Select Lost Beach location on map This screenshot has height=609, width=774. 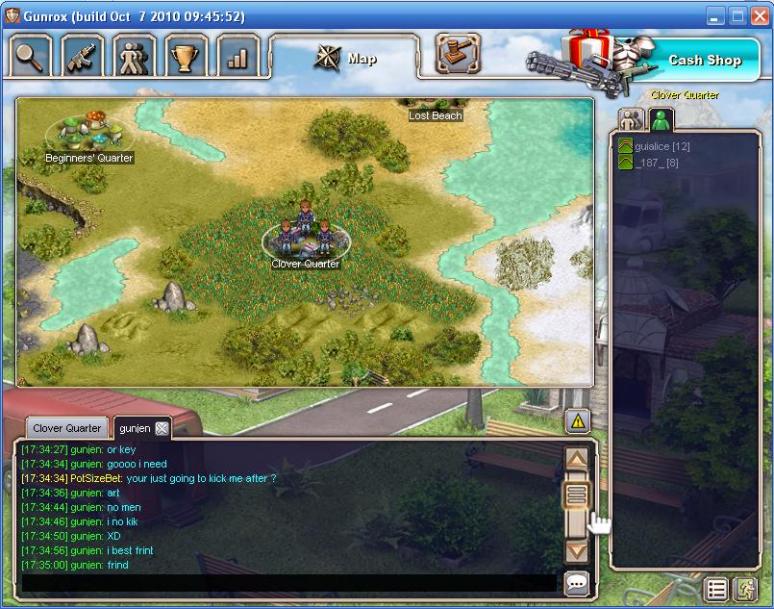click(435, 112)
